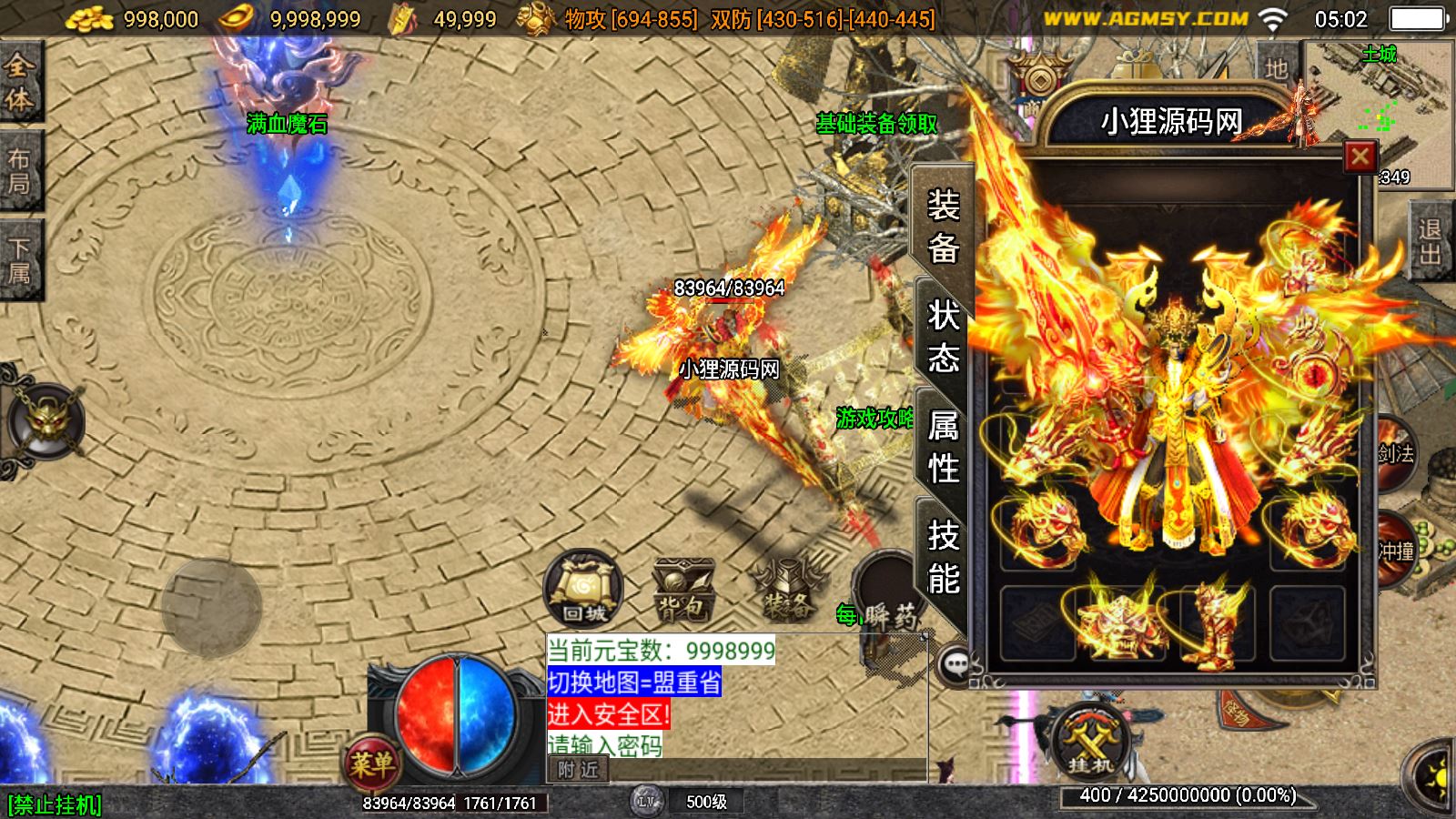Viewport: 1456px width, 819px height.
Task: Click the chained golden skull lock icon
Action: 45,421
